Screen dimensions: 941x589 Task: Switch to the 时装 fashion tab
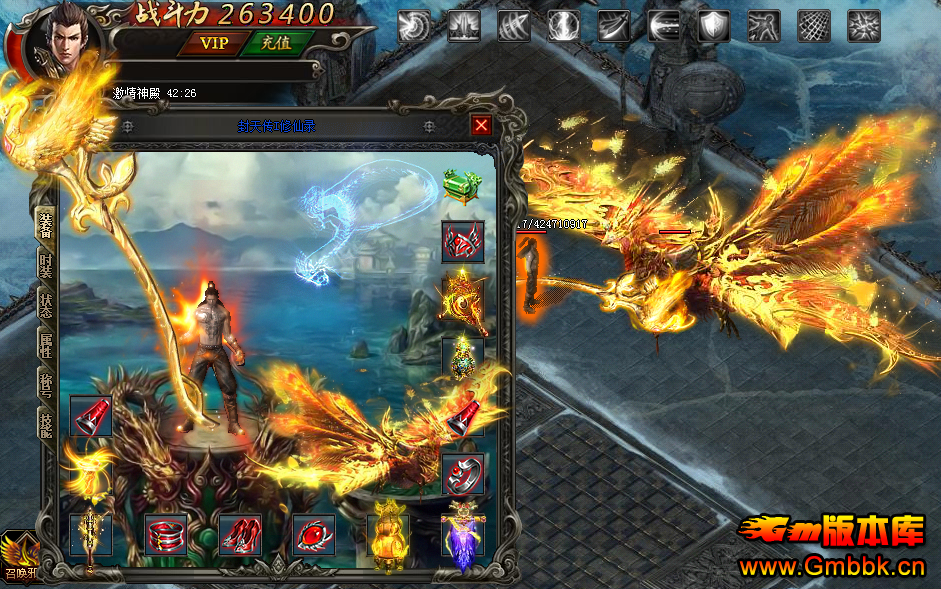coord(46,264)
